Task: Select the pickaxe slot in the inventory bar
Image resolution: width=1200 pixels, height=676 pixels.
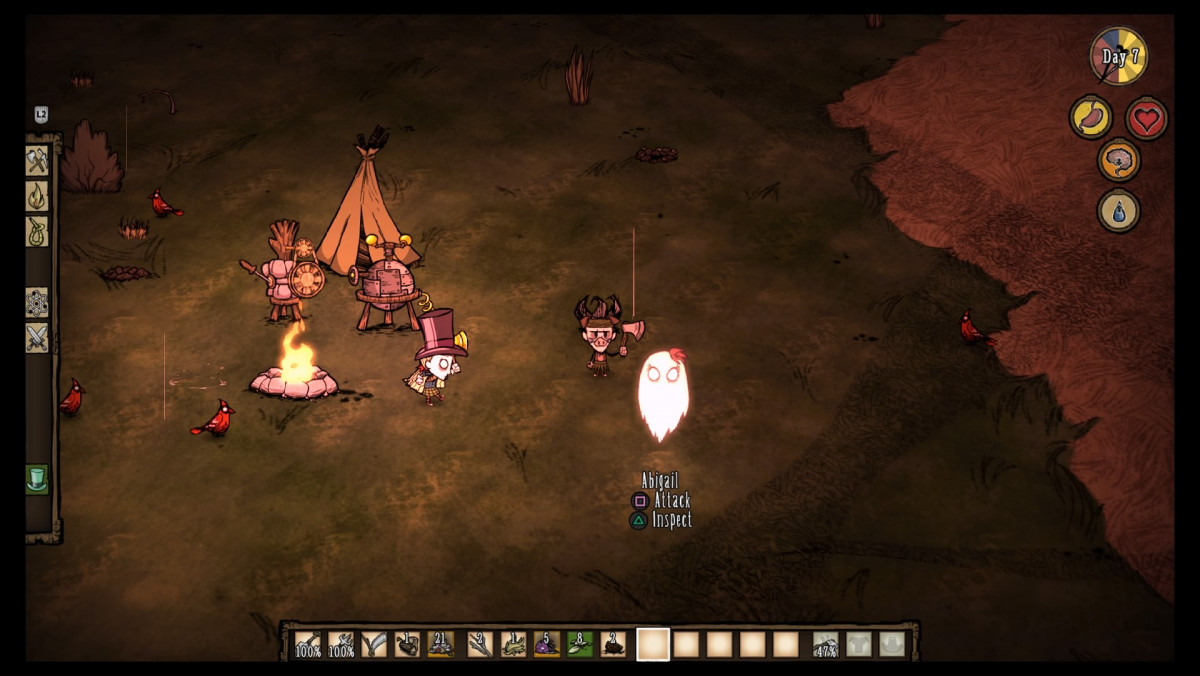Action: pos(342,644)
